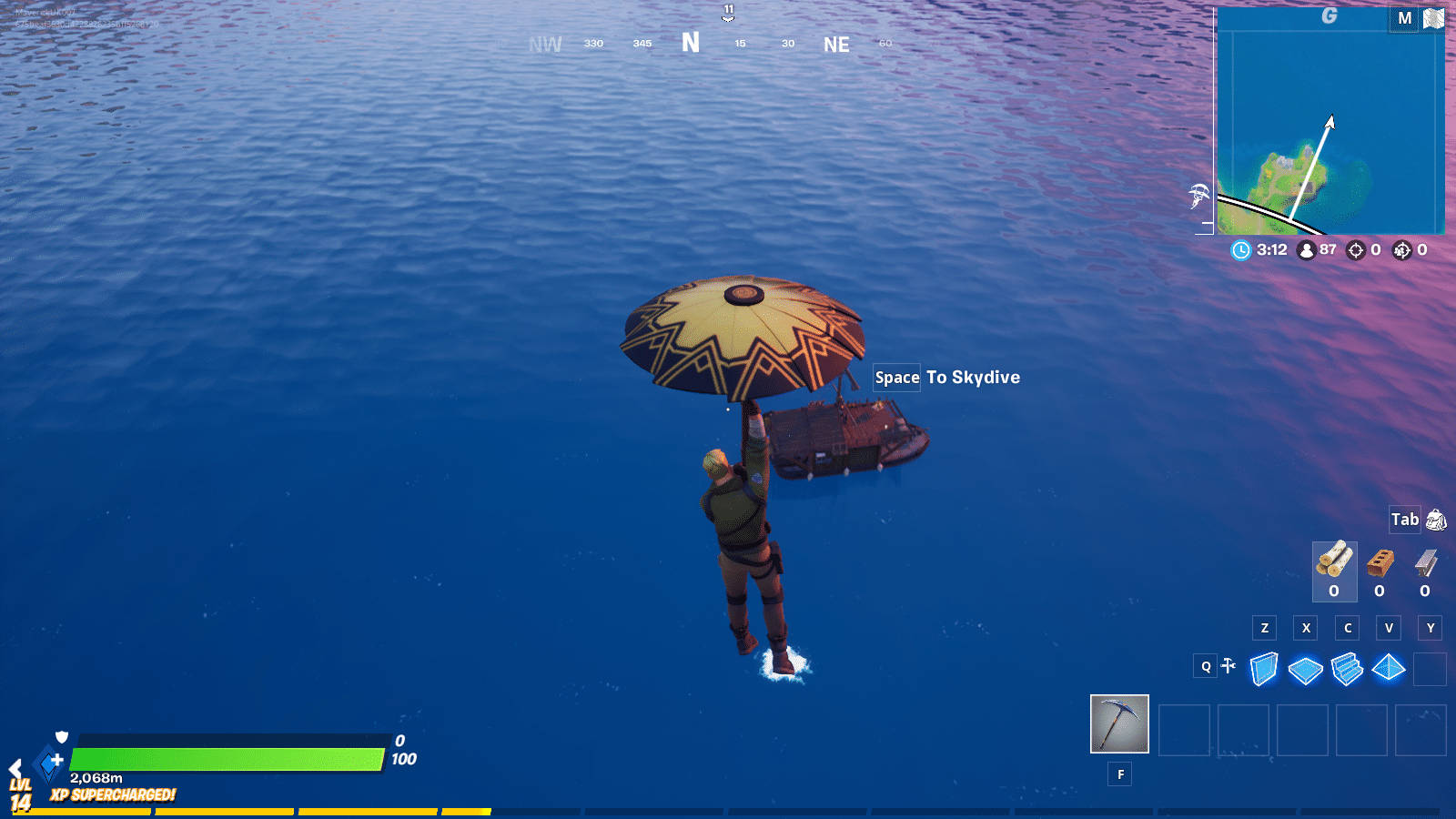
Task: Toggle build mode crossed-tools icon
Action: click(1228, 666)
